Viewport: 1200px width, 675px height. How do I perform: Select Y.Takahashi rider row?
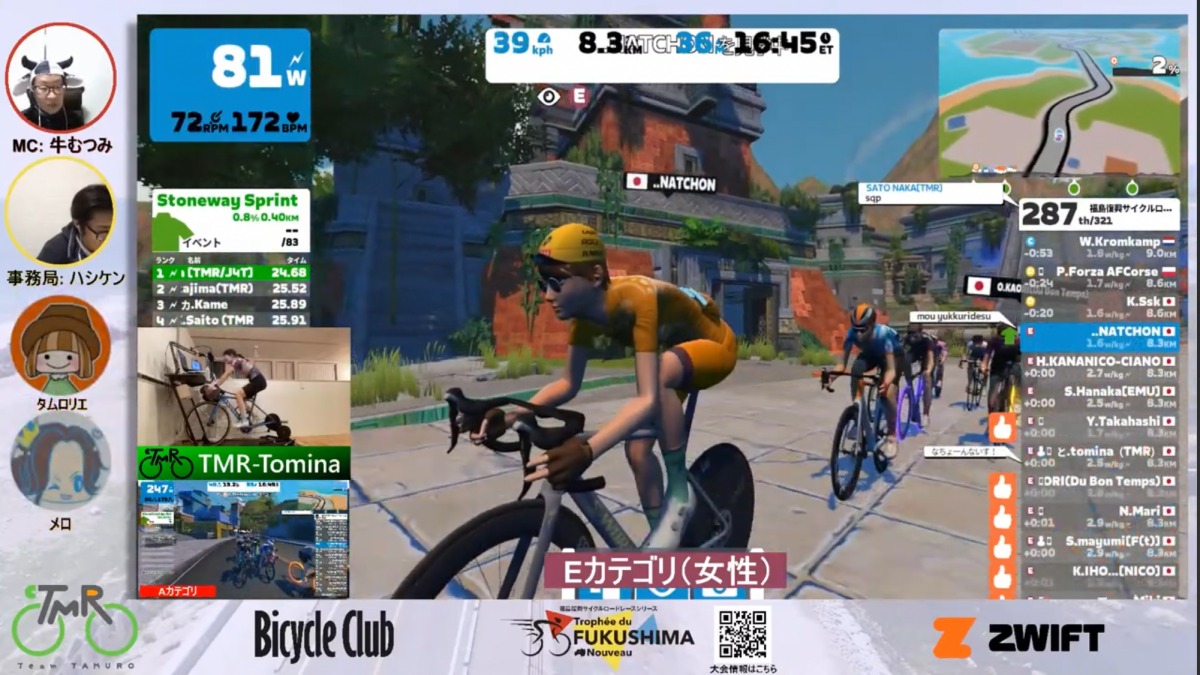pyautogui.click(x=1099, y=427)
